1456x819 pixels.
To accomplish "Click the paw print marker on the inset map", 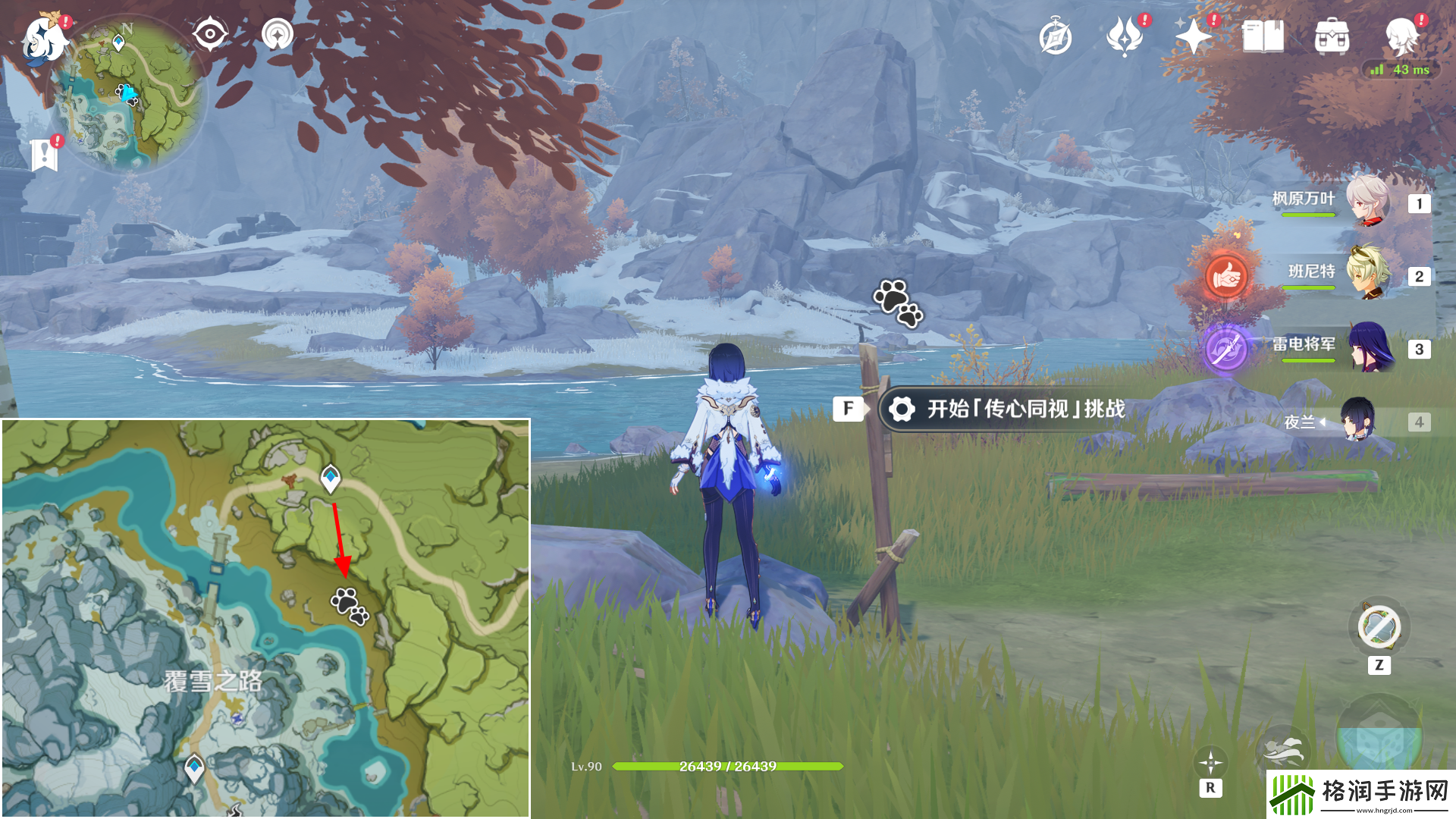I will pos(349,605).
